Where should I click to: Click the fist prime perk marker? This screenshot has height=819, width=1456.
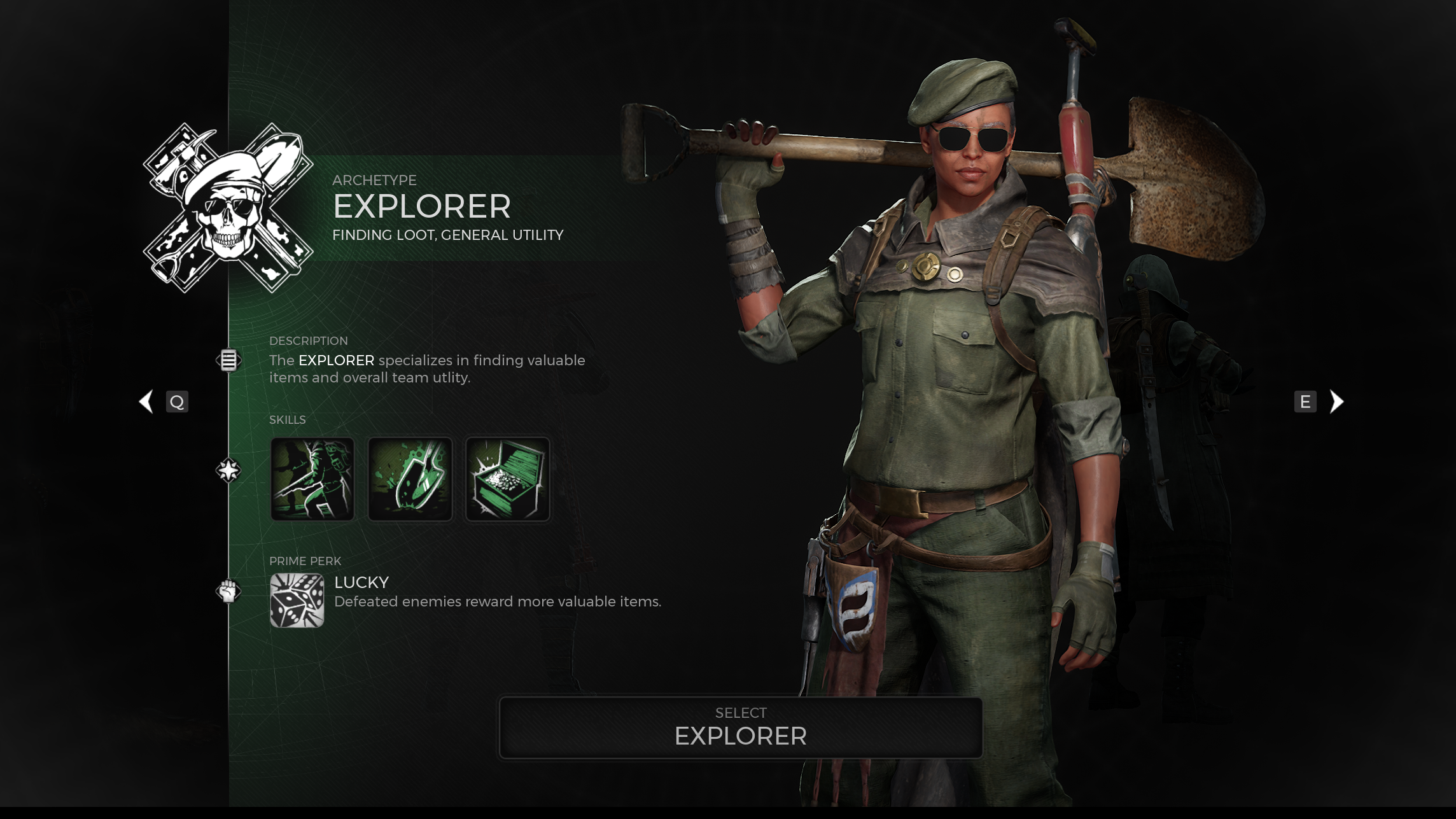pyautogui.click(x=228, y=591)
